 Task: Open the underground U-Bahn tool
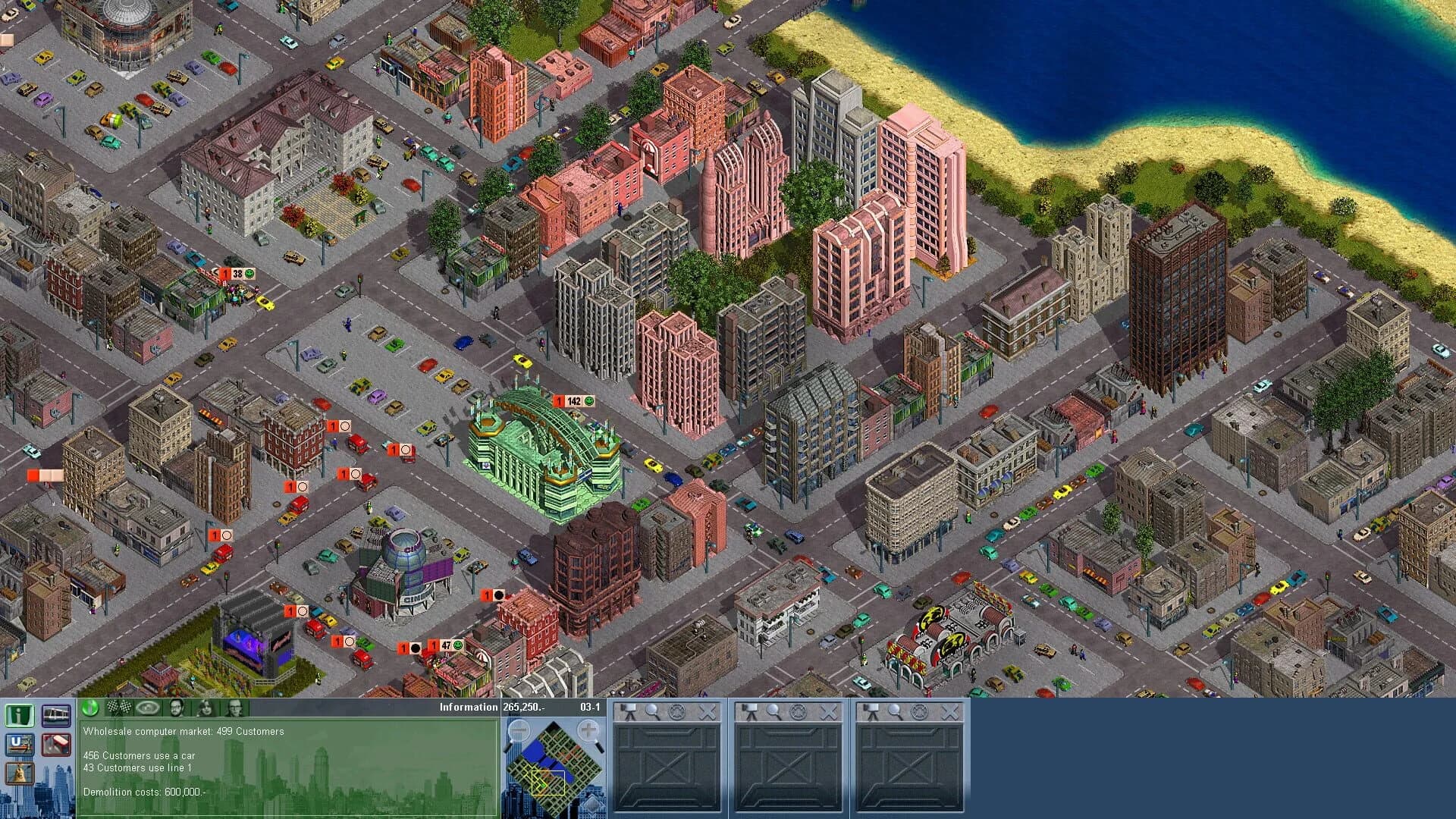pos(20,745)
